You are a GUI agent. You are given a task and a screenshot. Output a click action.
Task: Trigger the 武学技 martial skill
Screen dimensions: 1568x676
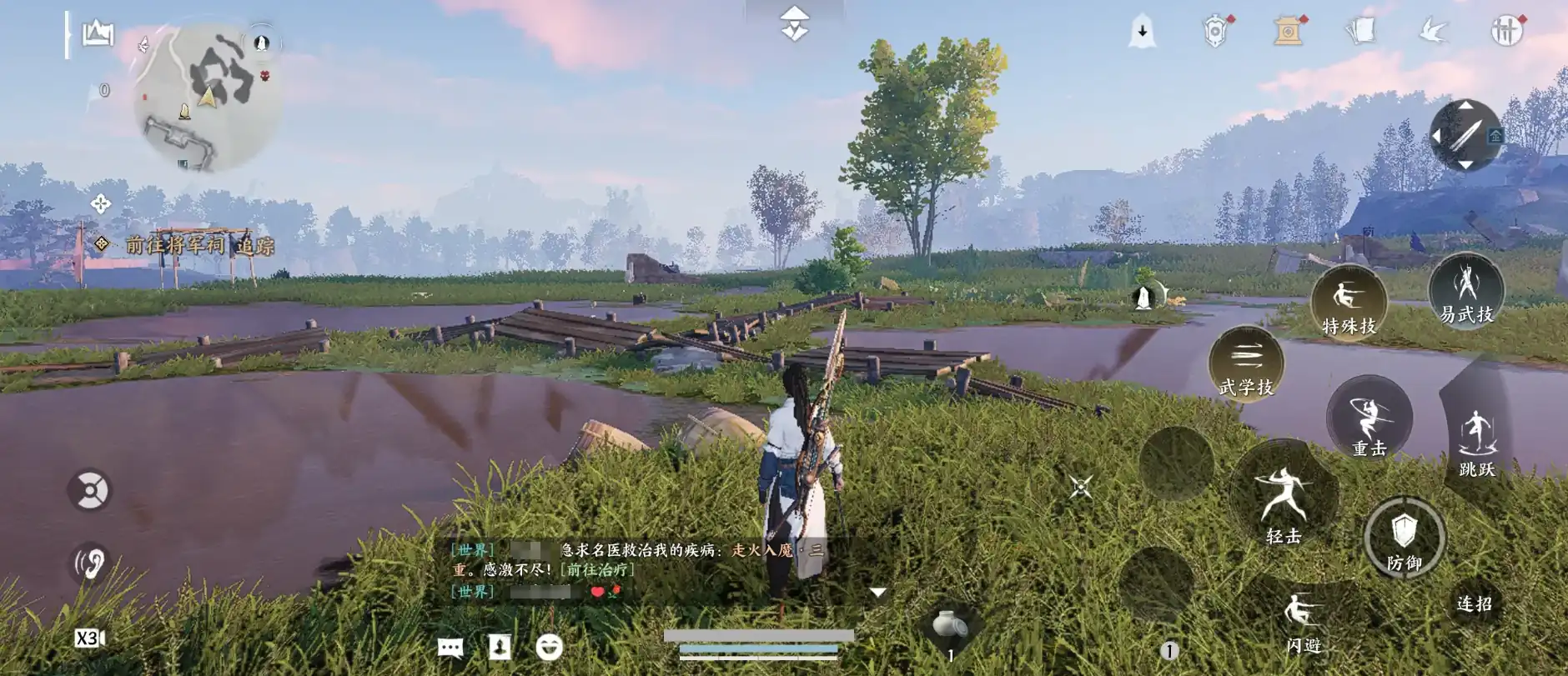tap(1246, 364)
